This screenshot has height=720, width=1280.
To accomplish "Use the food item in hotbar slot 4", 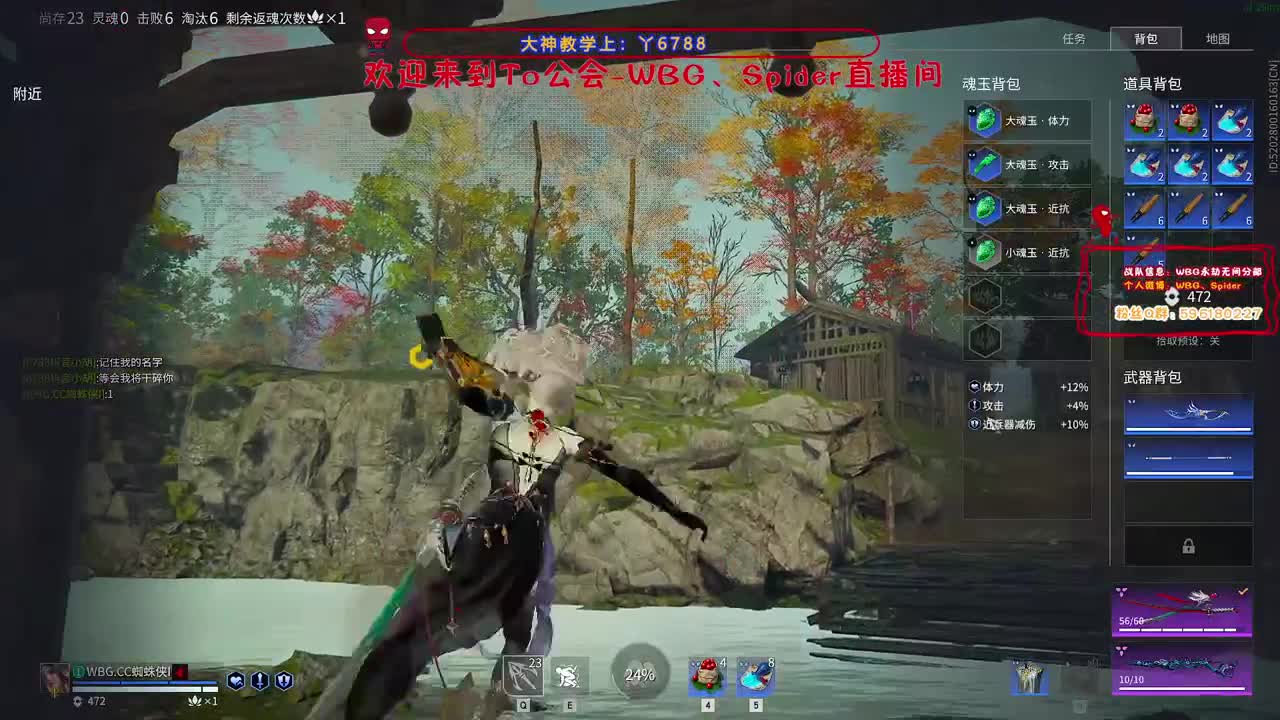I will click(x=706, y=676).
